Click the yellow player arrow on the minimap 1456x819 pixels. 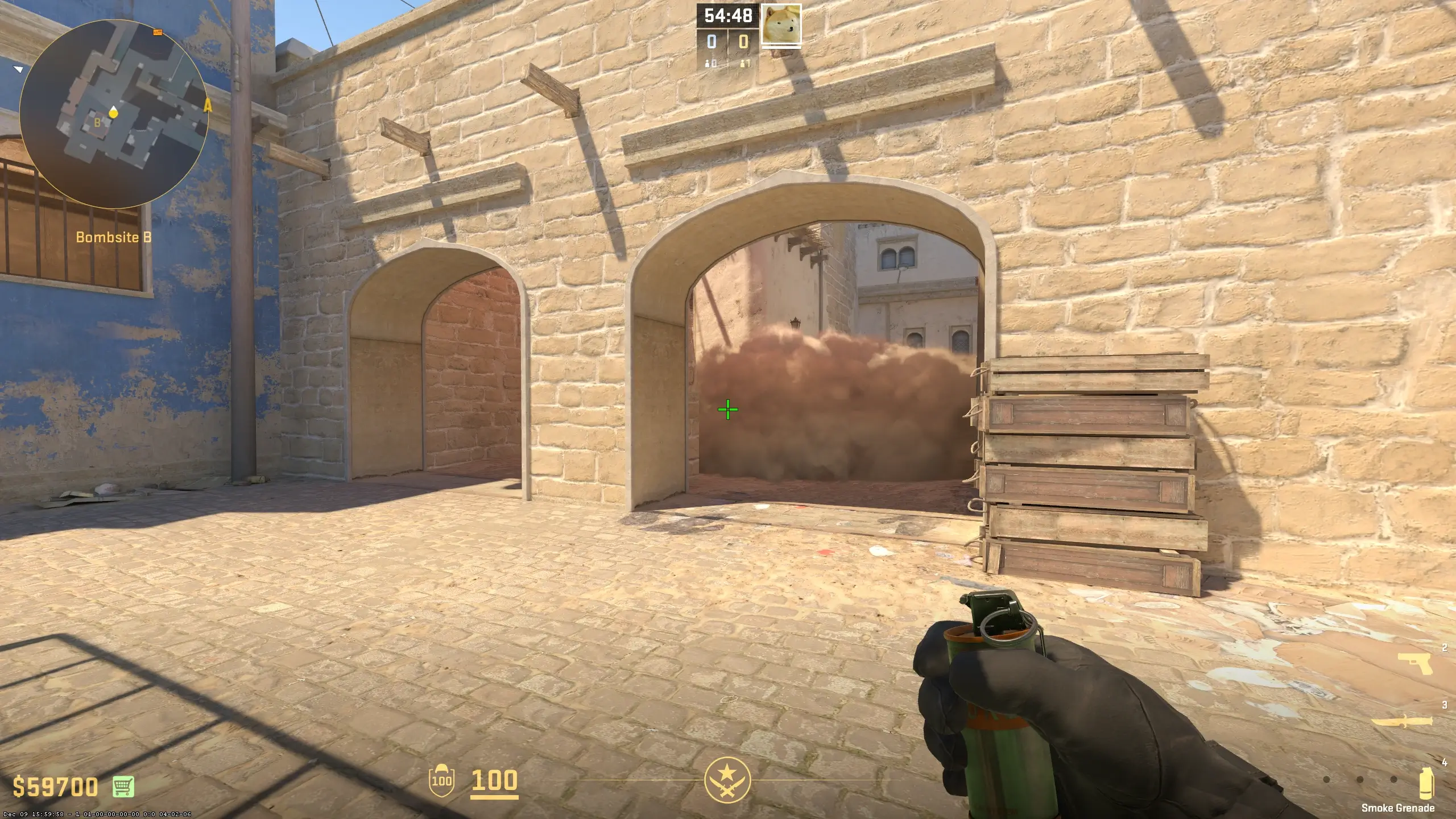[113, 114]
